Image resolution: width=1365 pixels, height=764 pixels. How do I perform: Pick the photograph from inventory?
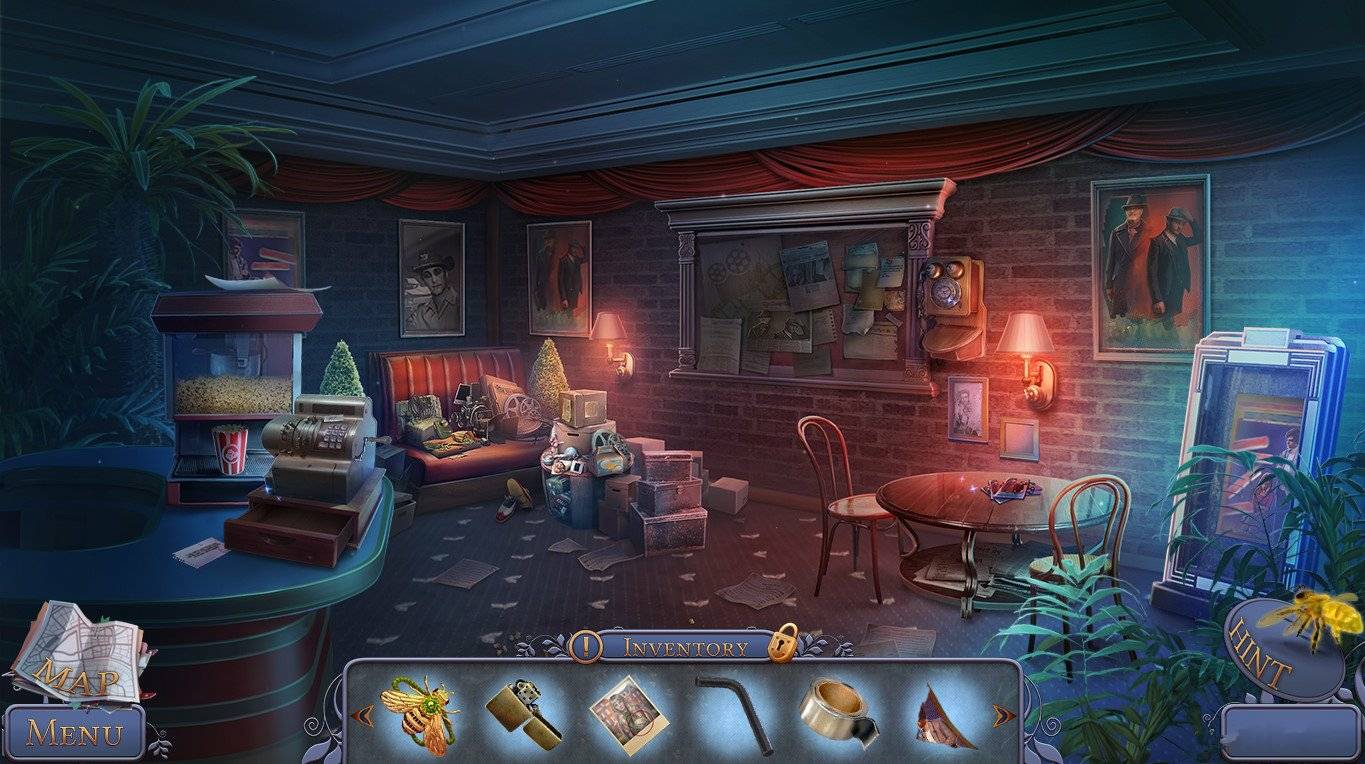(x=626, y=714)
